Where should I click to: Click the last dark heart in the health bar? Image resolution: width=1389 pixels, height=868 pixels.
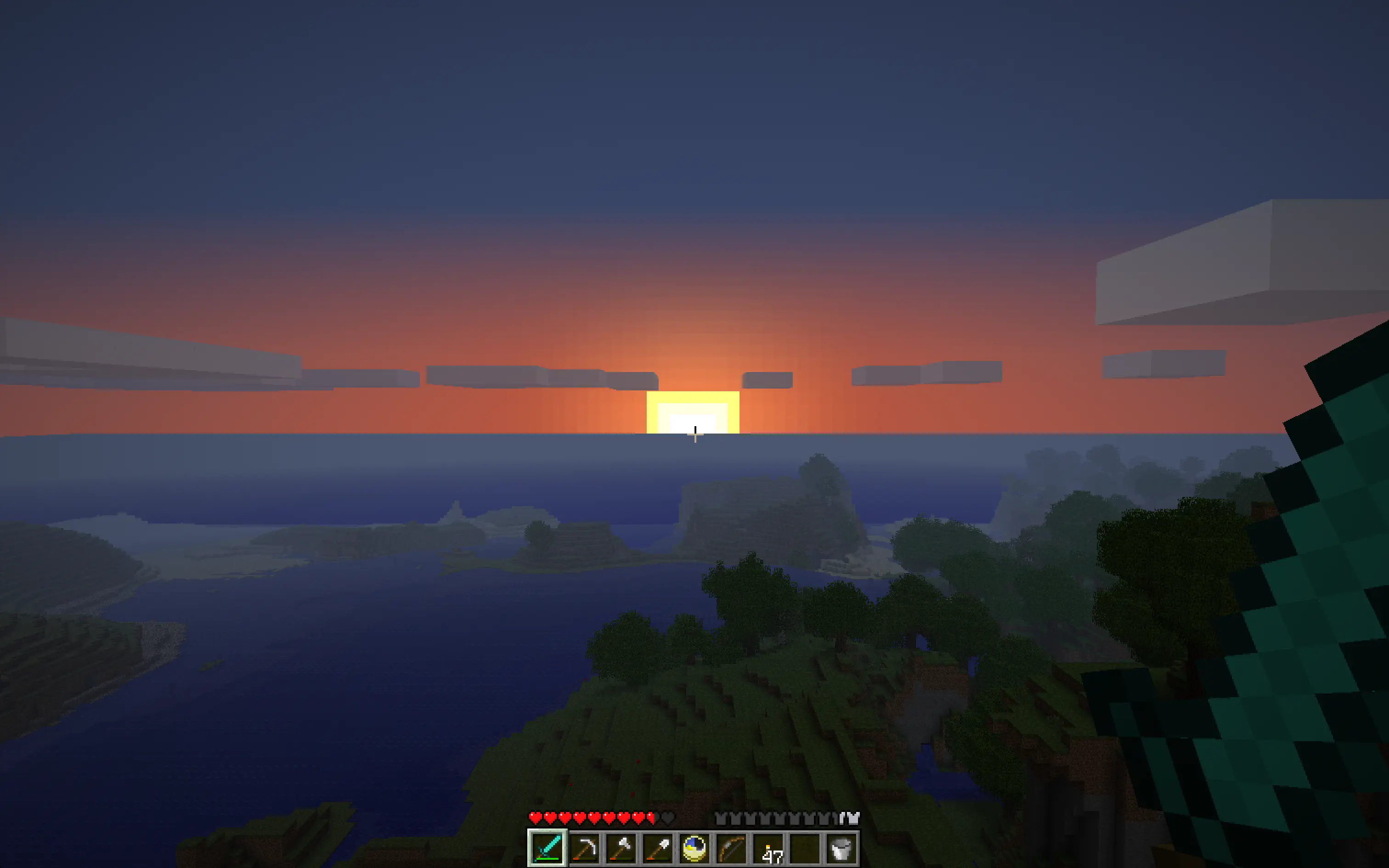coord(666,818)
